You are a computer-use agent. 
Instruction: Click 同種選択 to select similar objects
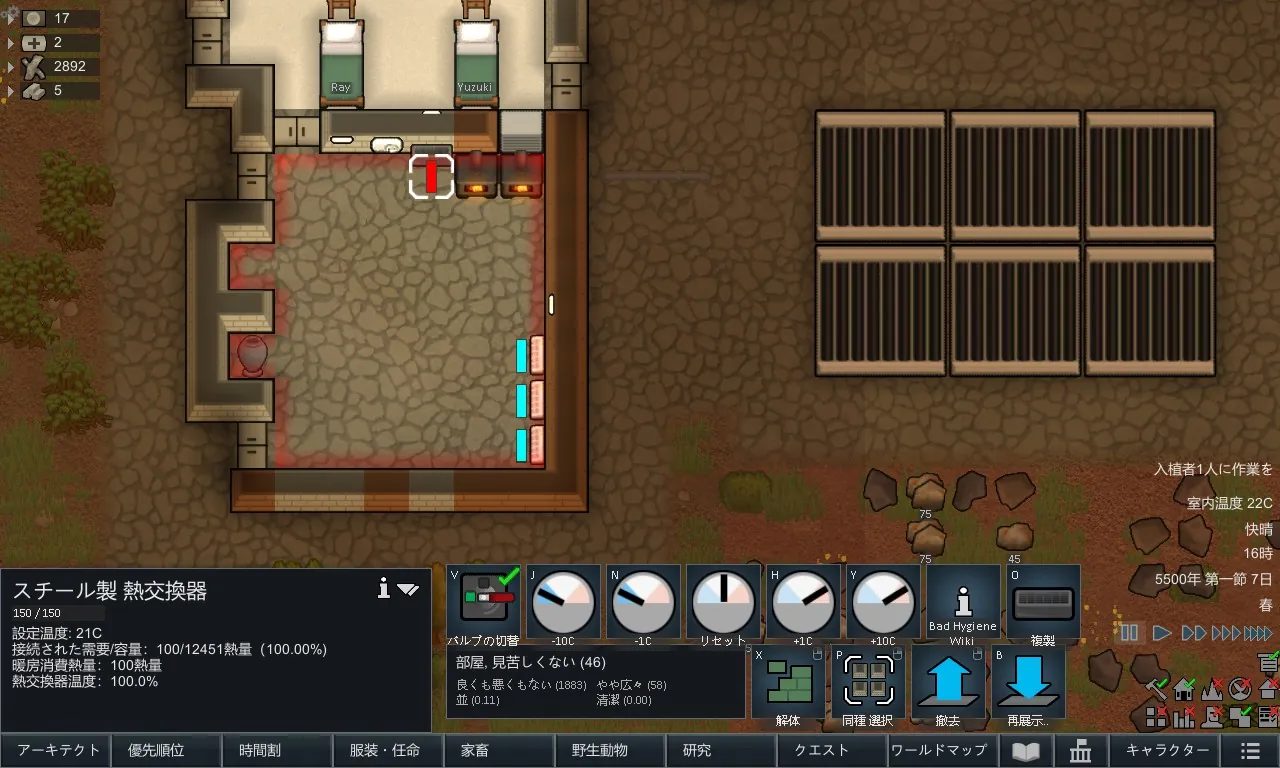pyautogui.click(x=868, y=682)
